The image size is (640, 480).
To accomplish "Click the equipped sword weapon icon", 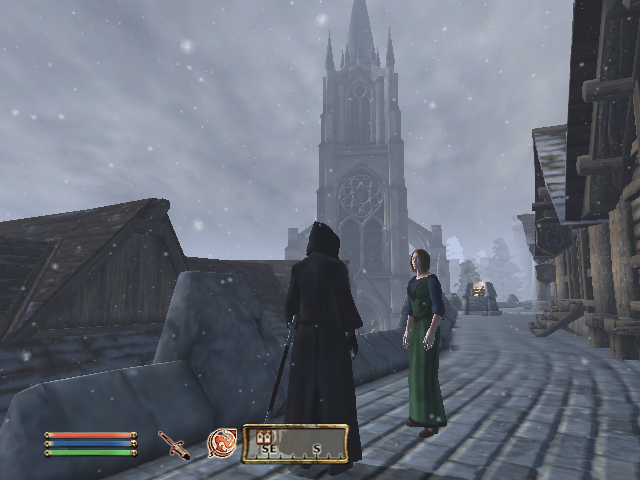I will pyautogui.click(x=174, y=445).
